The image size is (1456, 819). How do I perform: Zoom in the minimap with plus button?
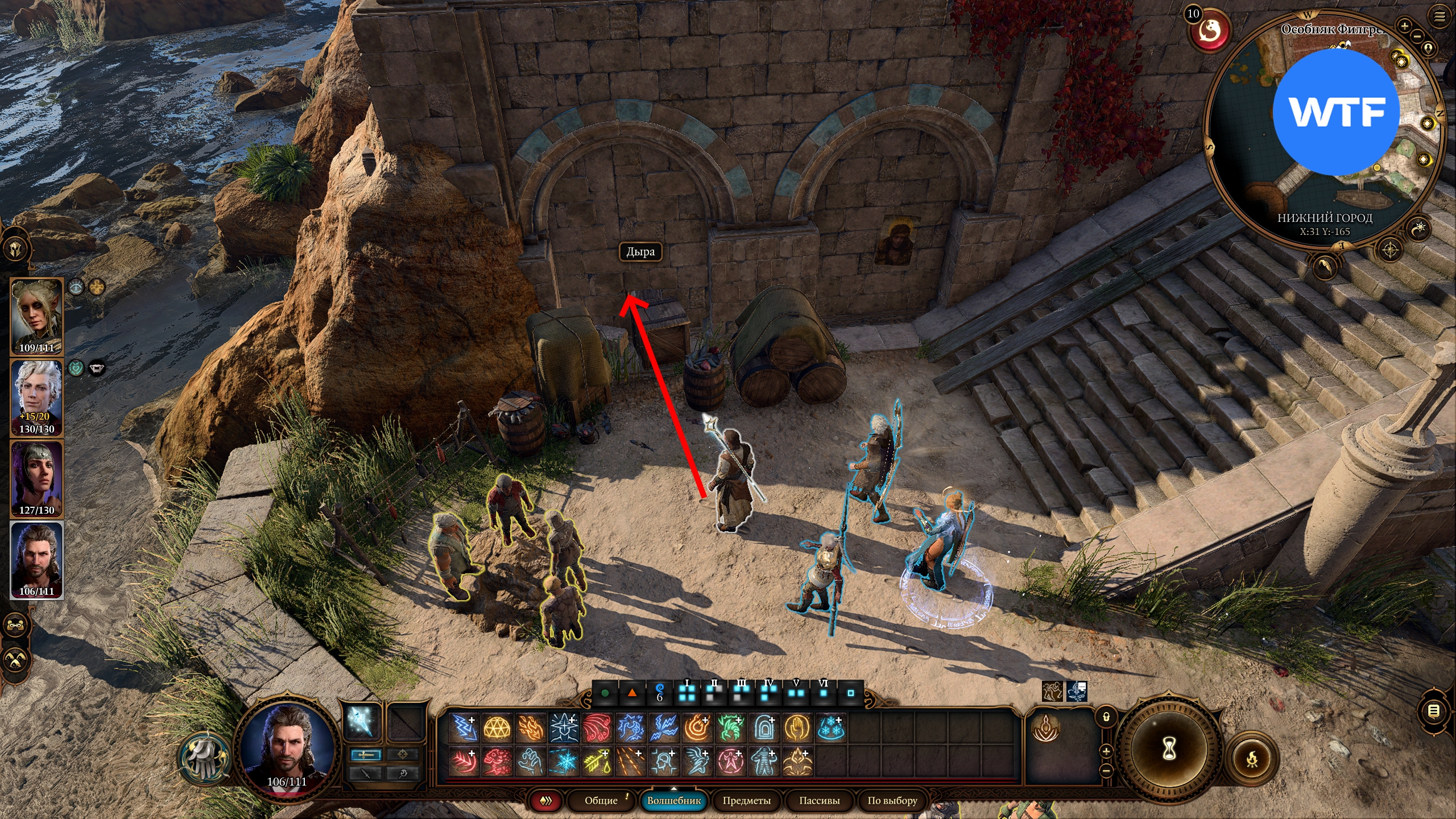pos(1404,26)
